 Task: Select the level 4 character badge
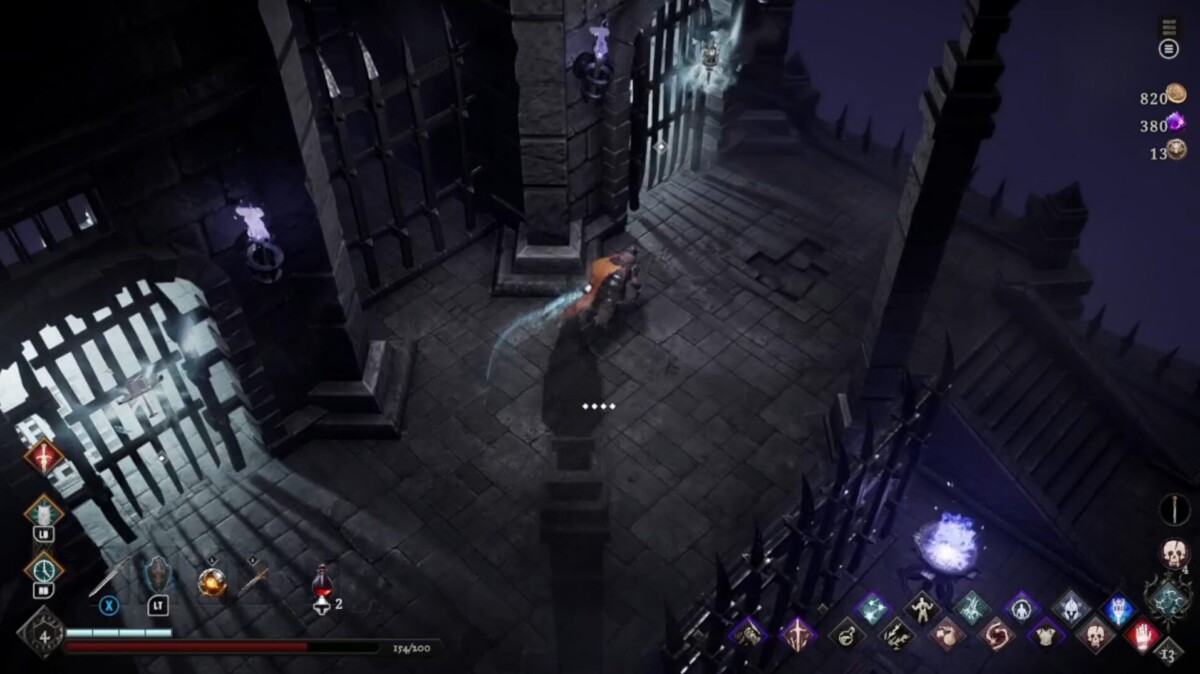pos(43,633)
